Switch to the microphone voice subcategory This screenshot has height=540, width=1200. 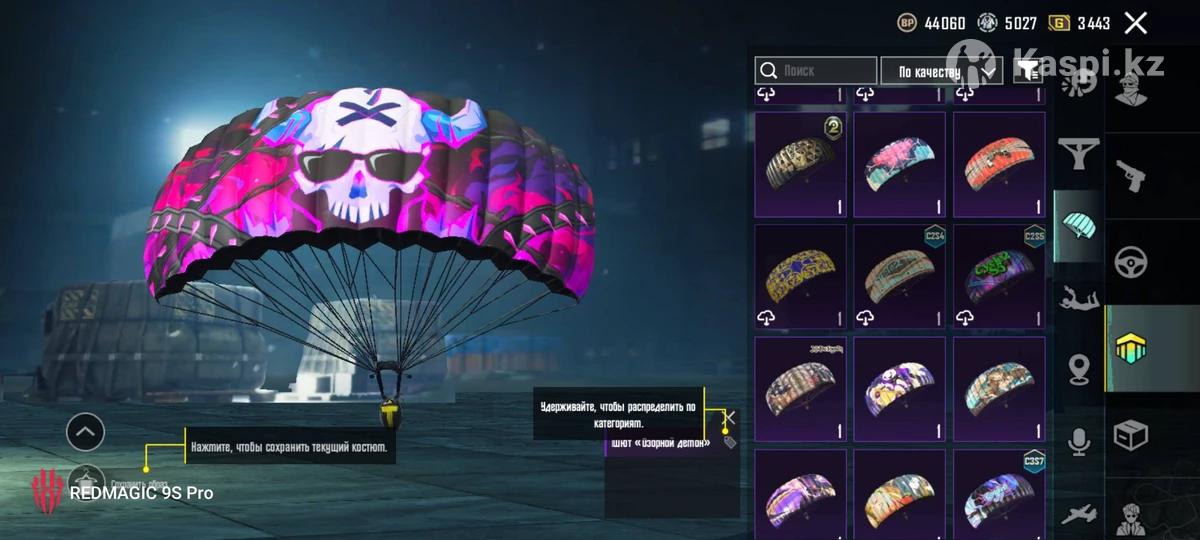click(x=1078, y=441)
